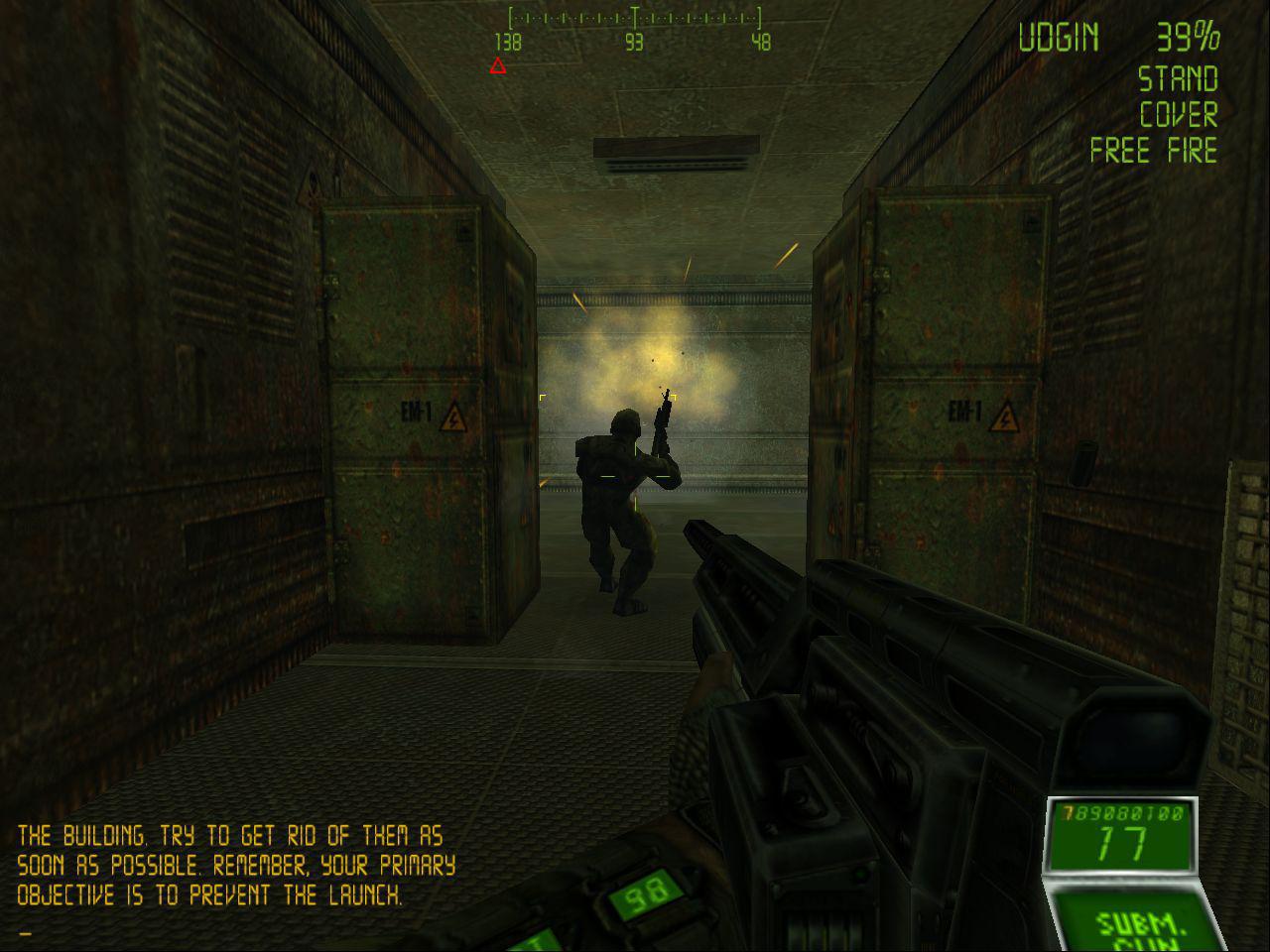Expand the left EM-1 door label panel
Screen dimensions: 1270x952
click(x=415, y=409)
